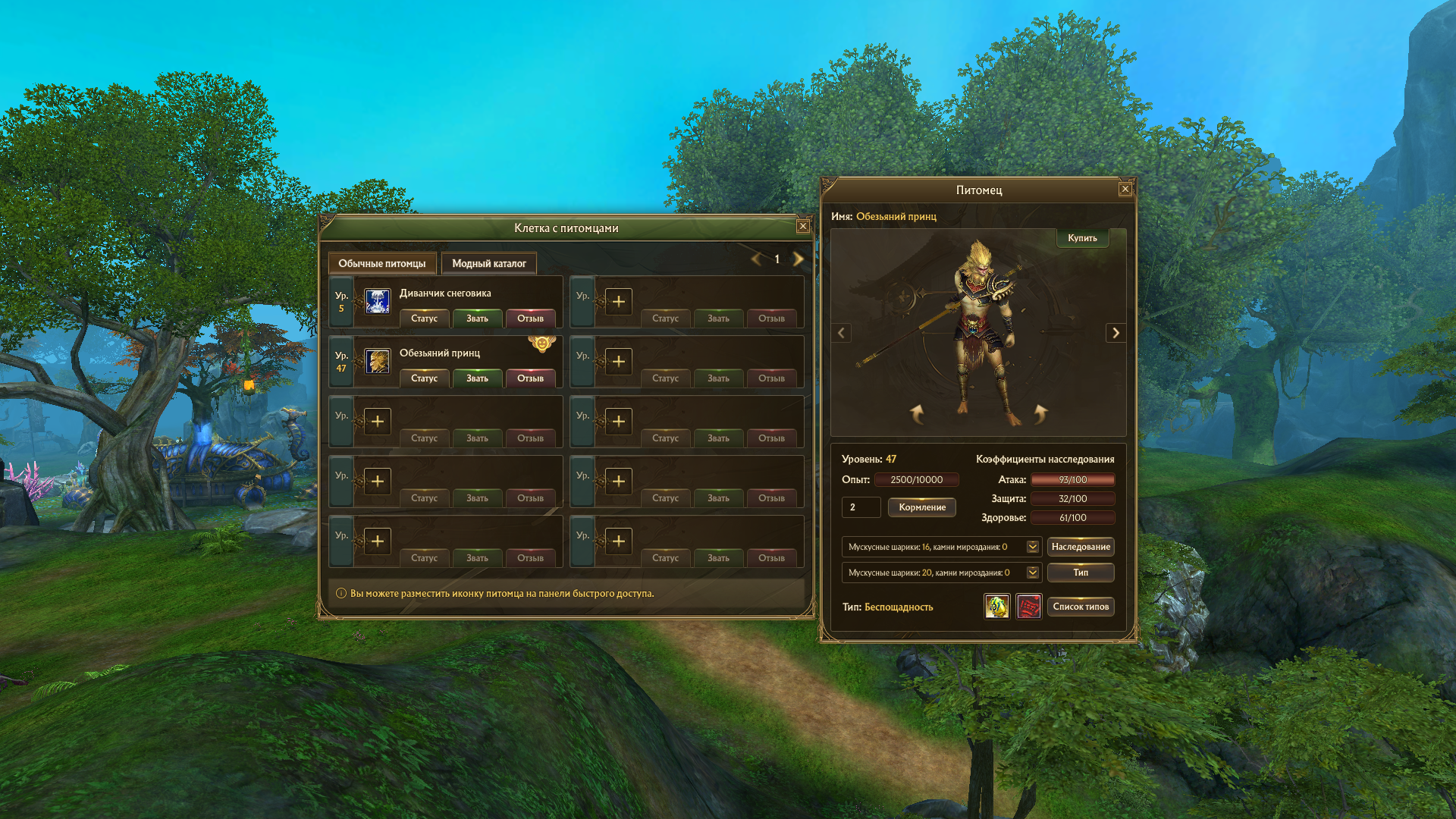
Task: Select the Обезьяний принц pet icon
Action: [x=377, y=361]
